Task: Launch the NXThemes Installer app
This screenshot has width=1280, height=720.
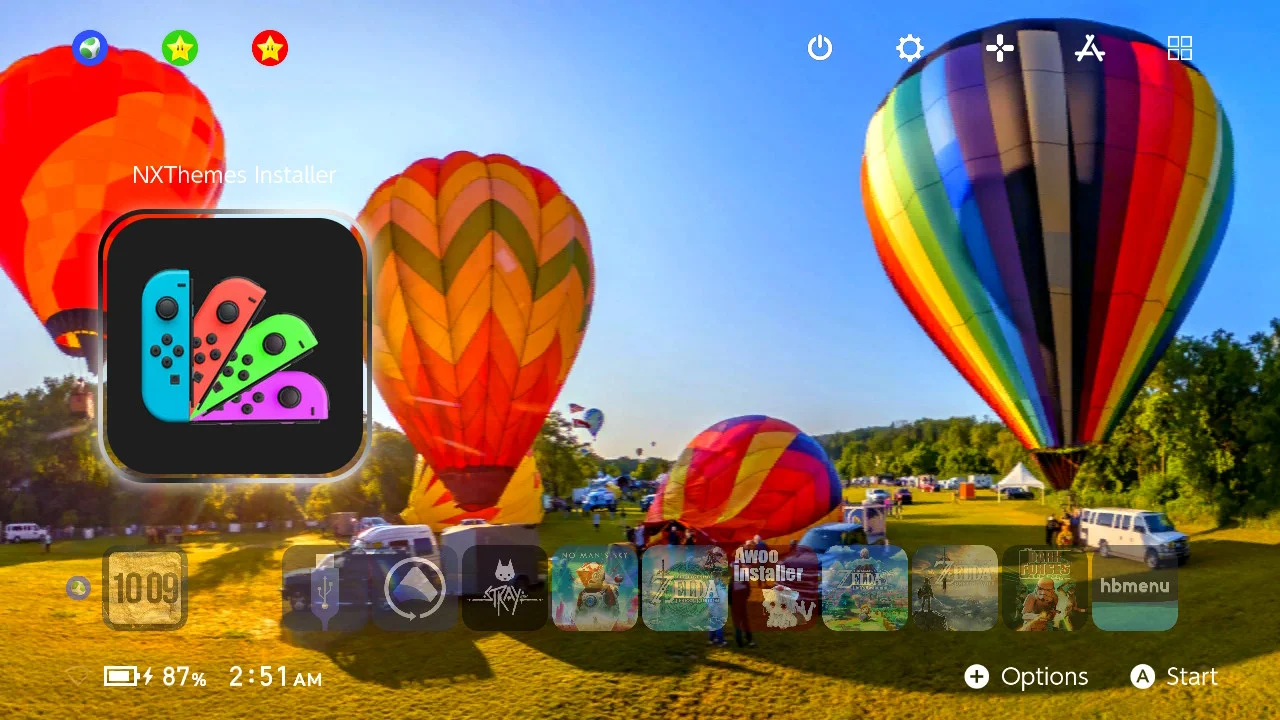Action: tap(234, 340)
